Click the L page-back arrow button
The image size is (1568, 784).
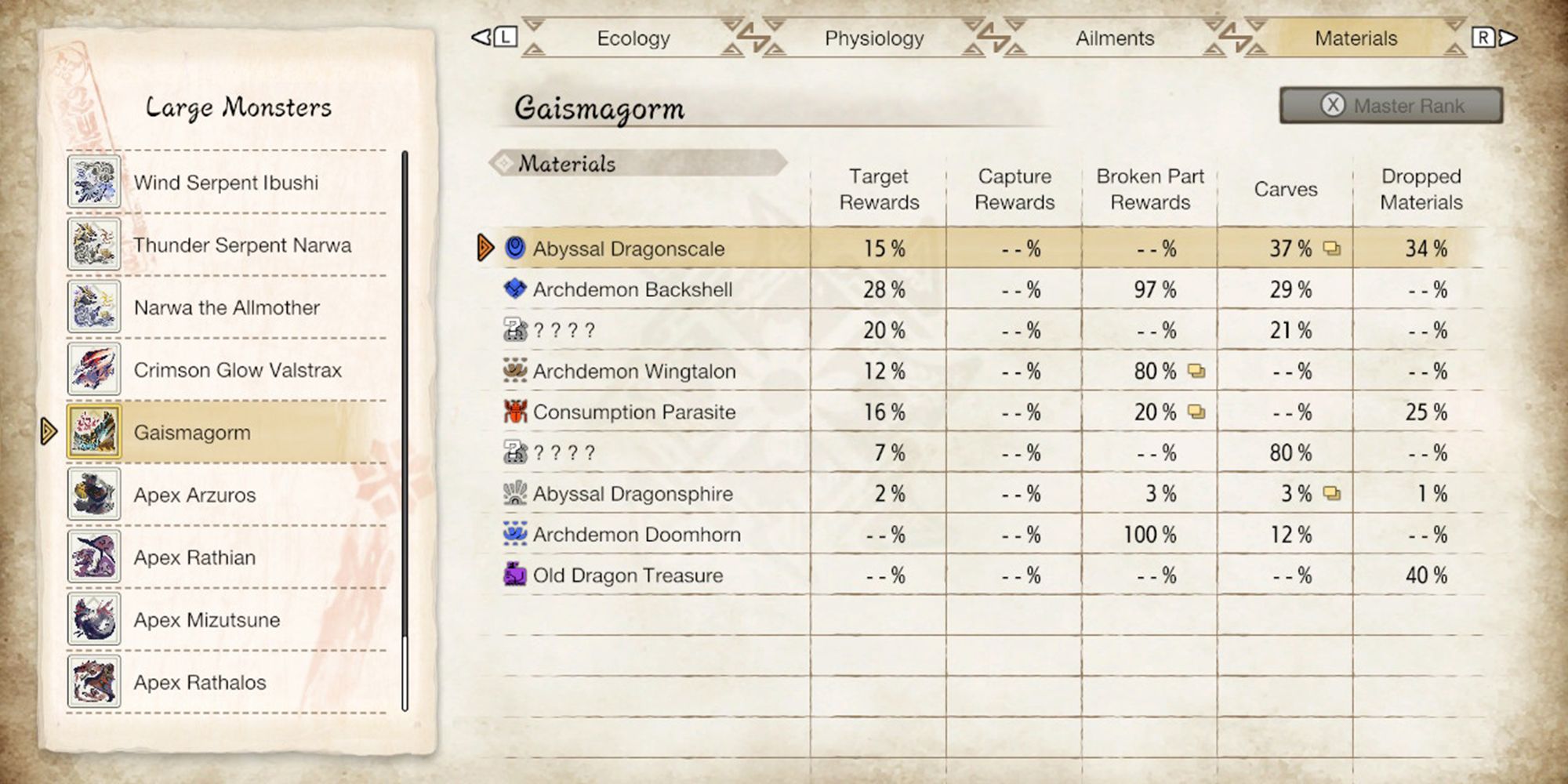pyautogui.click(x=494, y=37)
